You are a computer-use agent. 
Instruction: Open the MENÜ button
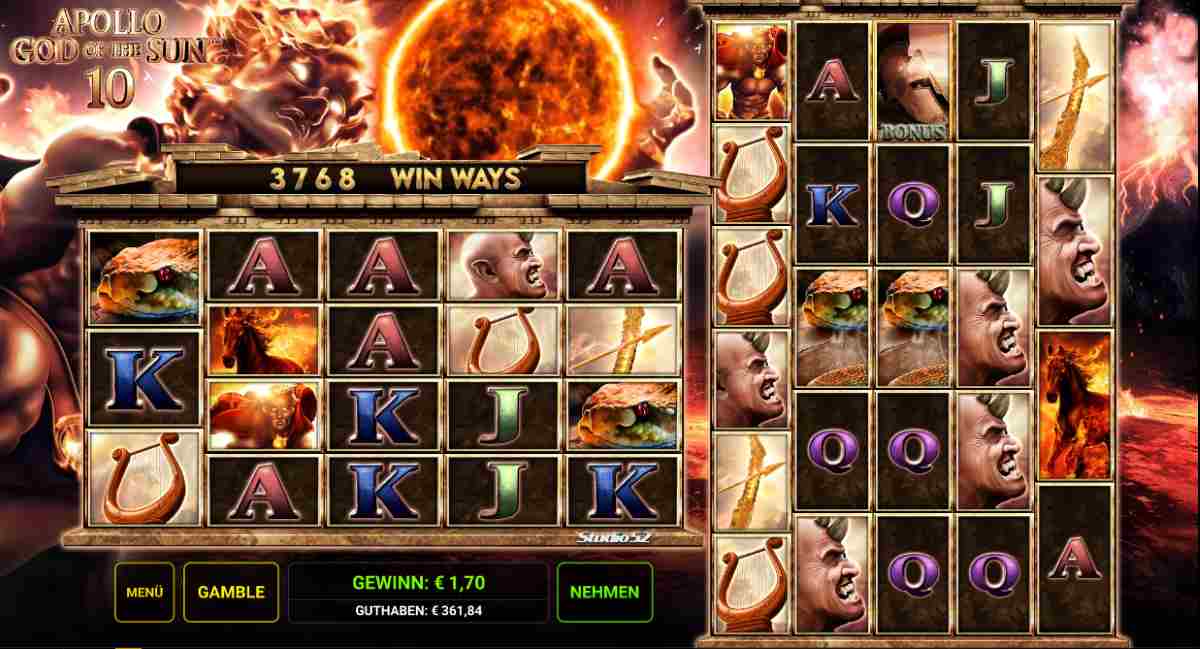pyautogui.click(x=144, y=592)
